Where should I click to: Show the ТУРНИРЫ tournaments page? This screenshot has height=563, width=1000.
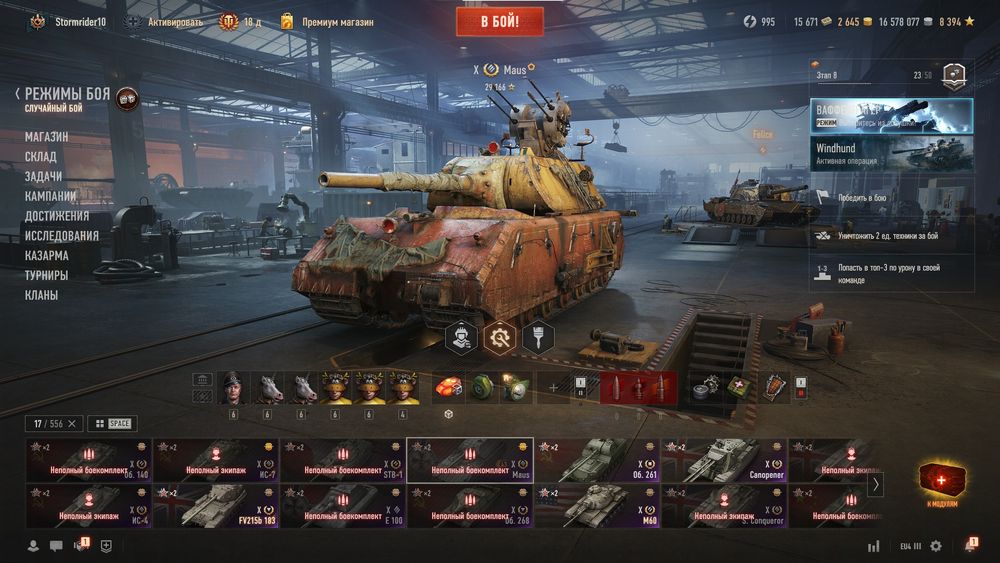click(x=47, y=275)
